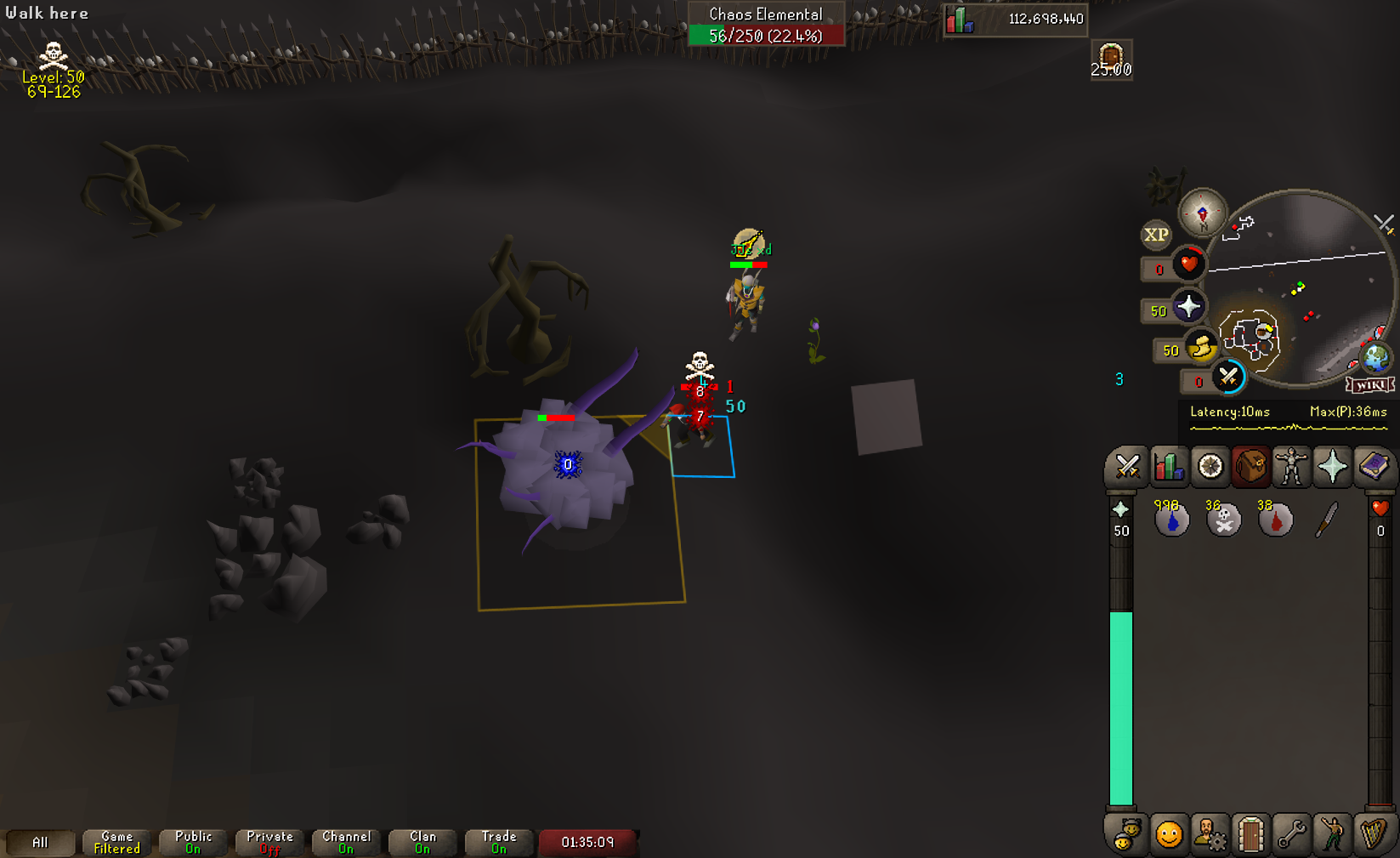
Task: Open the Prayer tab
Action: coord(1332,466)
